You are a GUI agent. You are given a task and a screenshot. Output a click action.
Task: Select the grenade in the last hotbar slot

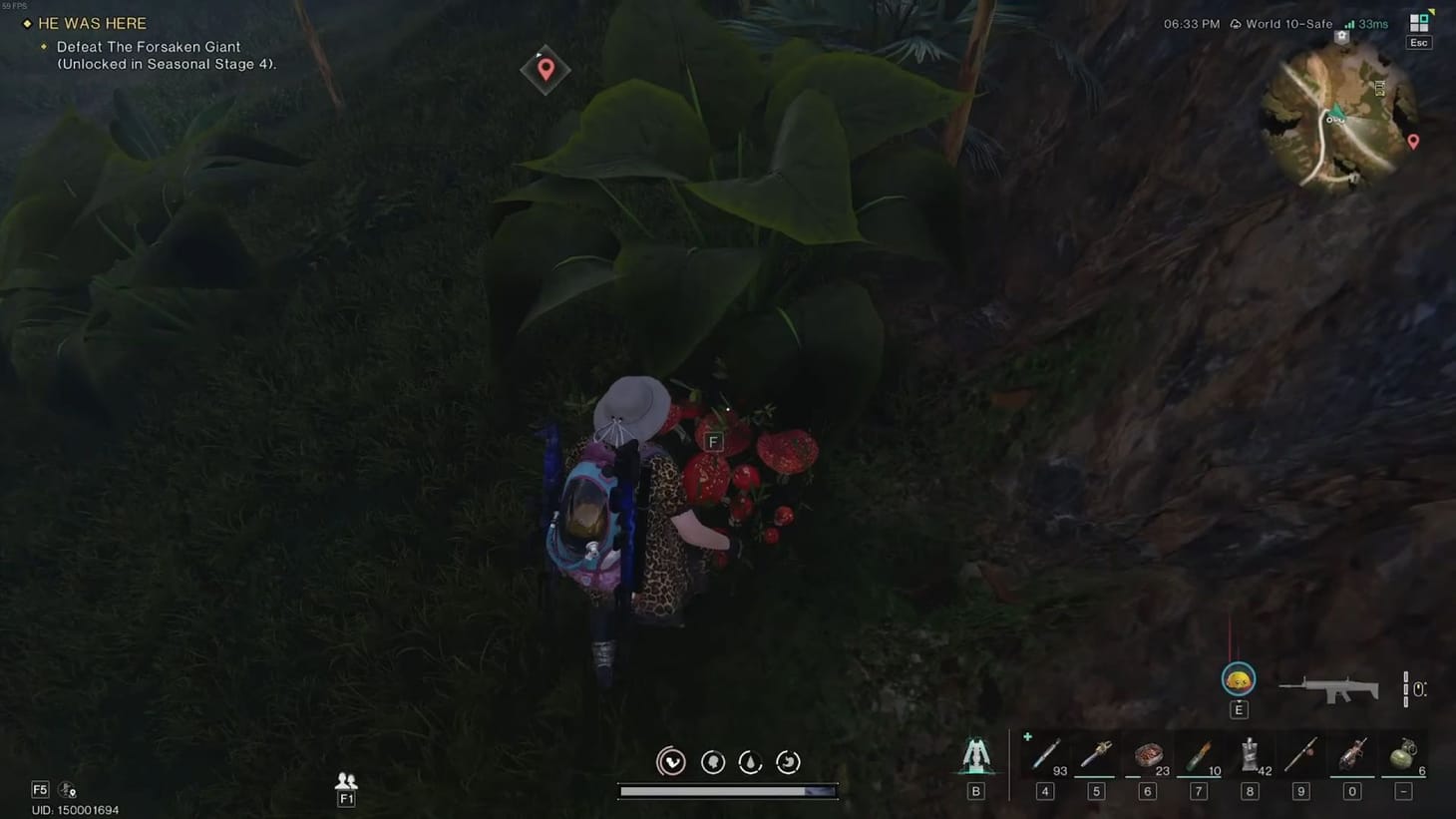pyautogui.click(x=1402, y=755)
